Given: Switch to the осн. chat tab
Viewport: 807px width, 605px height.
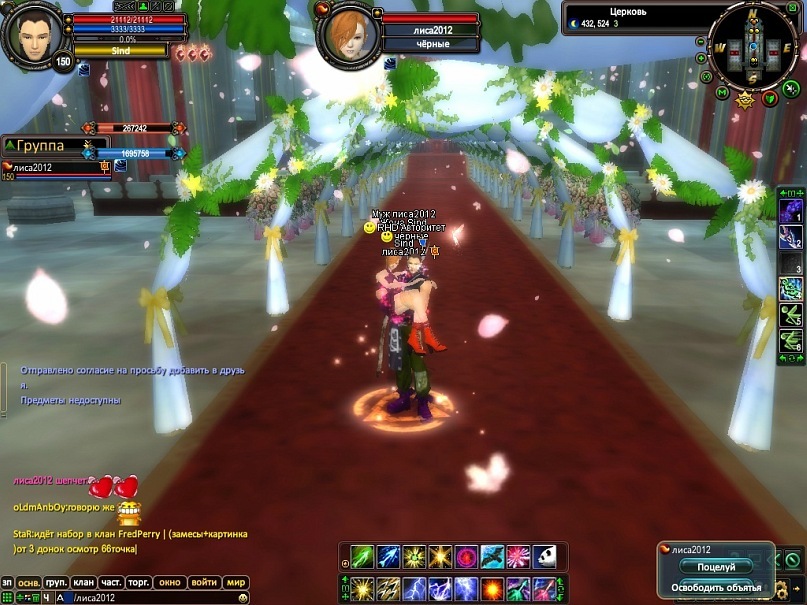Looking at the screenshot, I should (29, 582).
